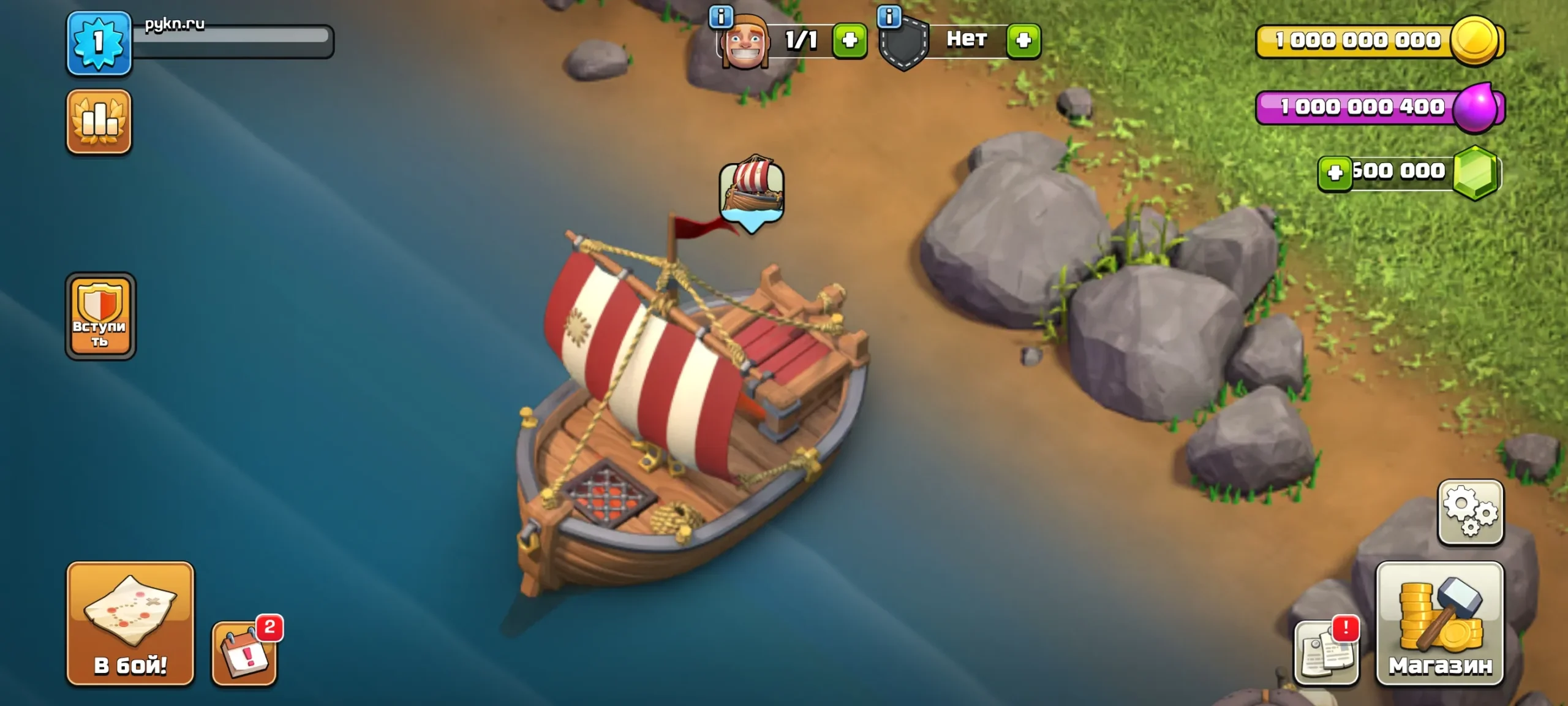
Task: Add a shield with plus button
Action: 1023,40
